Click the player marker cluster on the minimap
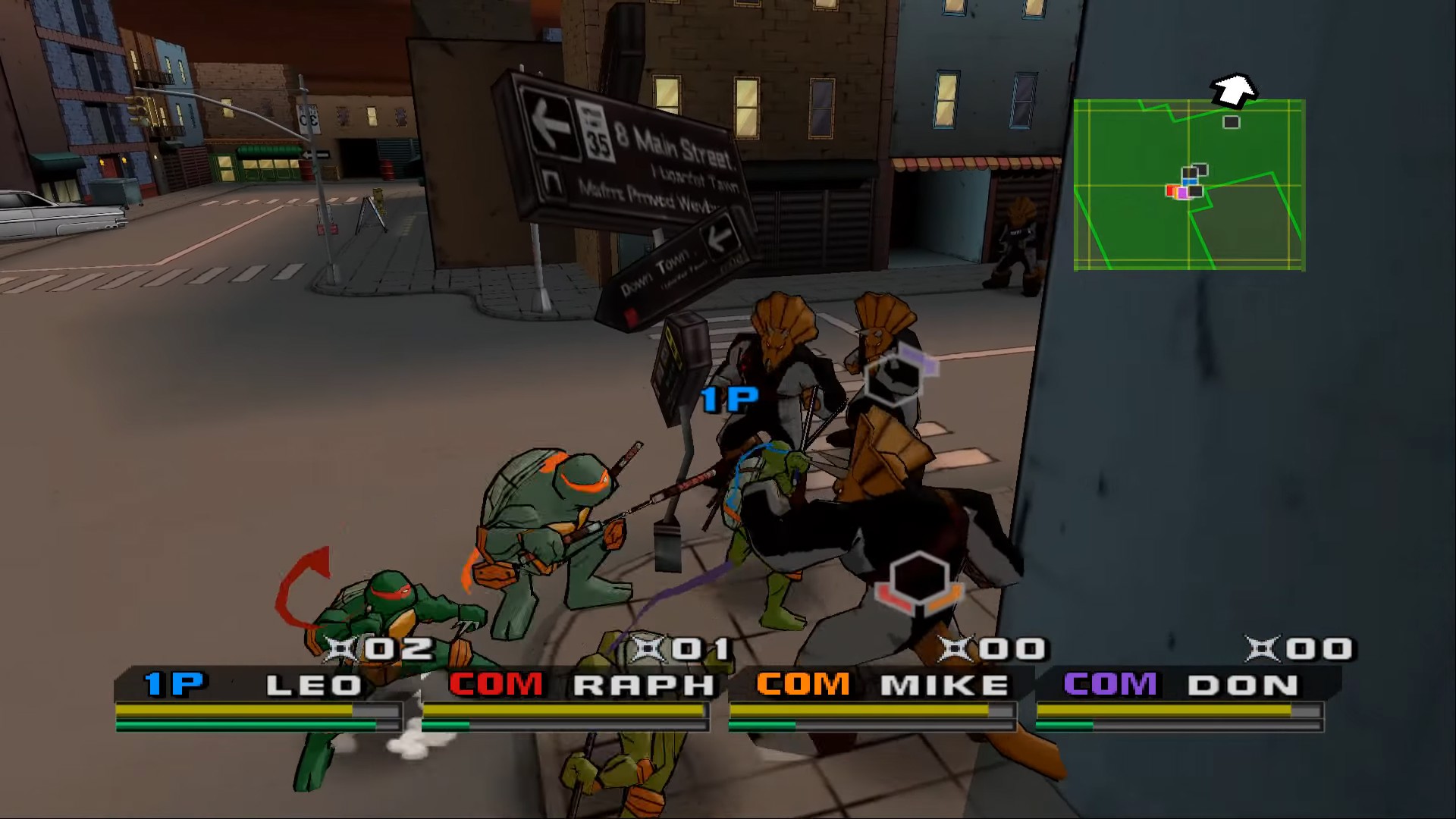This screenshot has height=819, width=1456. tap(1185, 184)
